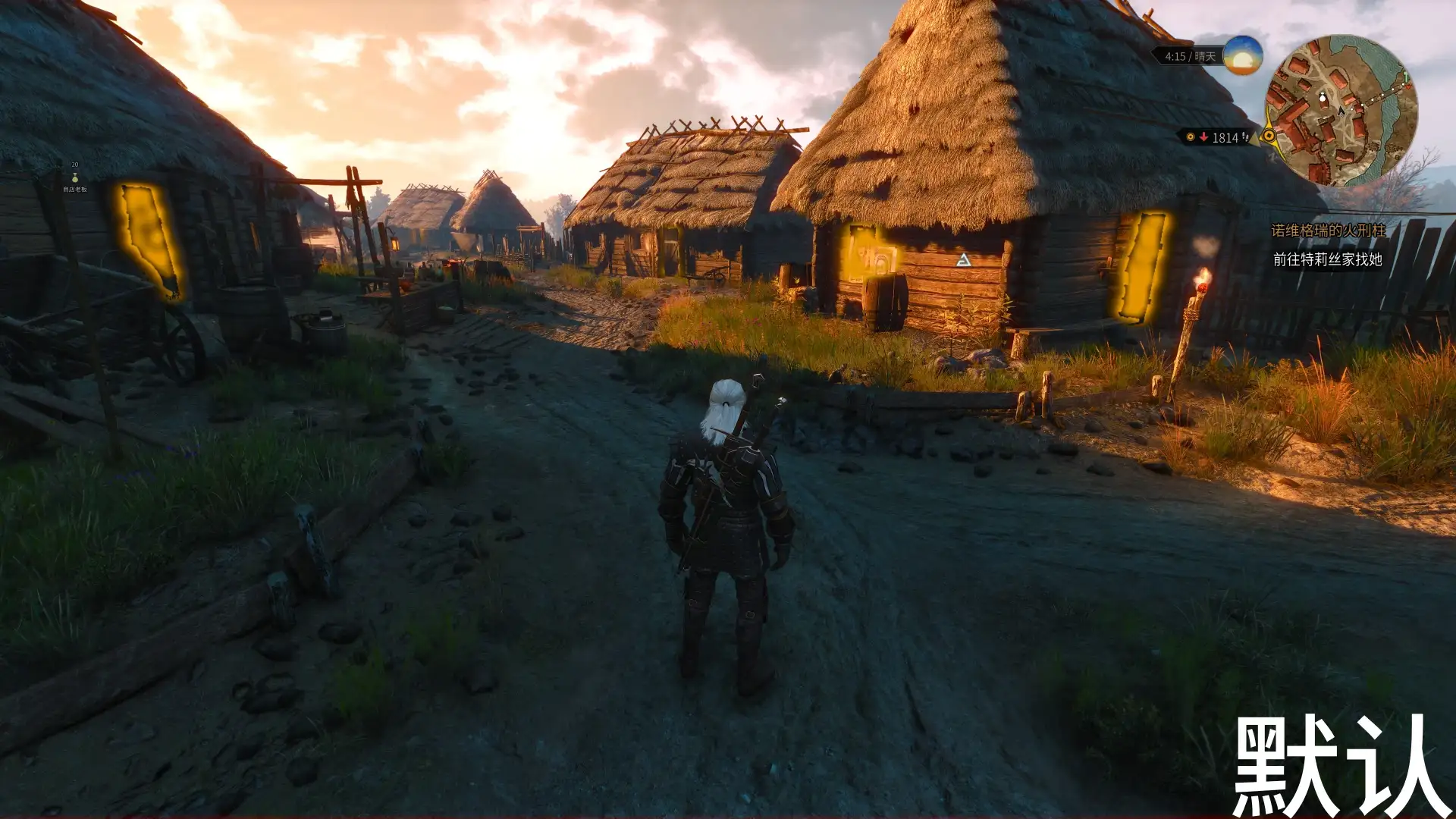Select the shopkeeper coin pouch marker
This screenshot has height=819, width=1456.
tap(74, 177)
